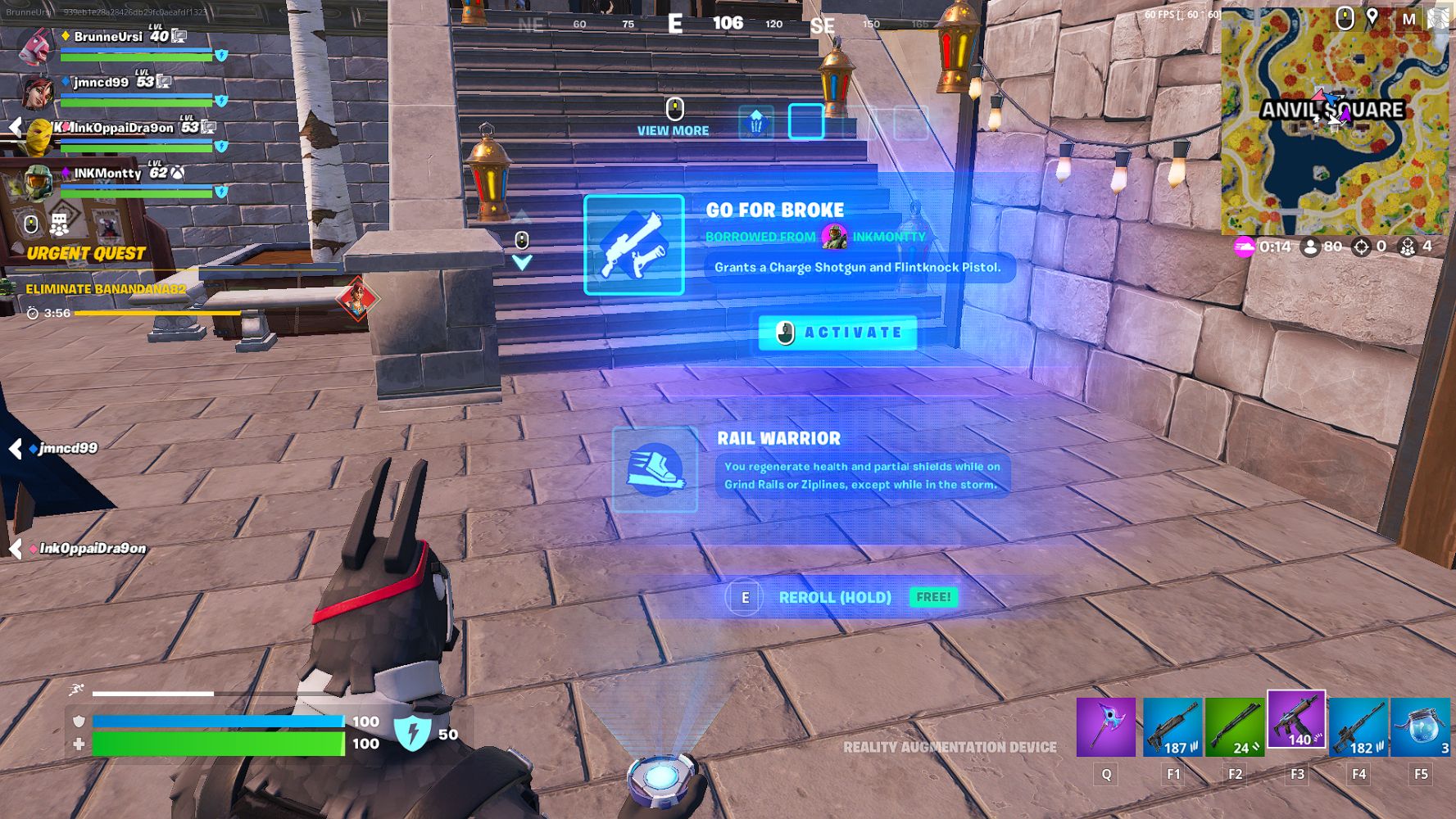Viewport: 1456px width, 819px height.
Task: Click the View More augments label
Action: (673, 130)
